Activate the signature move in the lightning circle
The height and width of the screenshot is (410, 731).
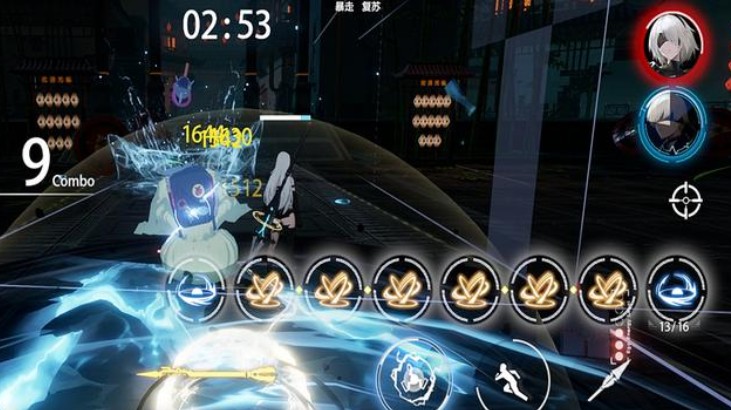(411, 376)
